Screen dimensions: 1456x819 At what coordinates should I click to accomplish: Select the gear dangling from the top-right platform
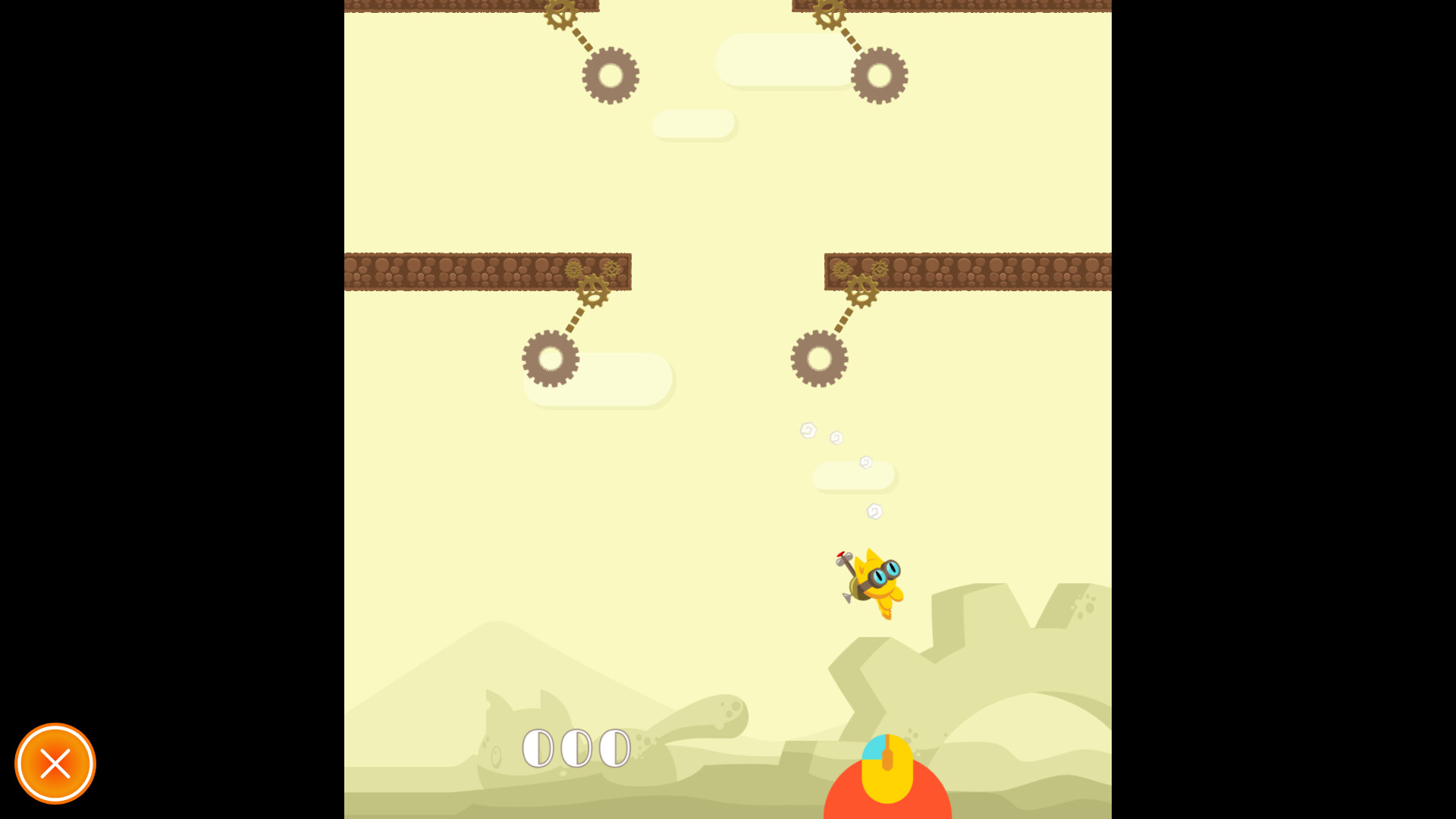tap(880, 74)
